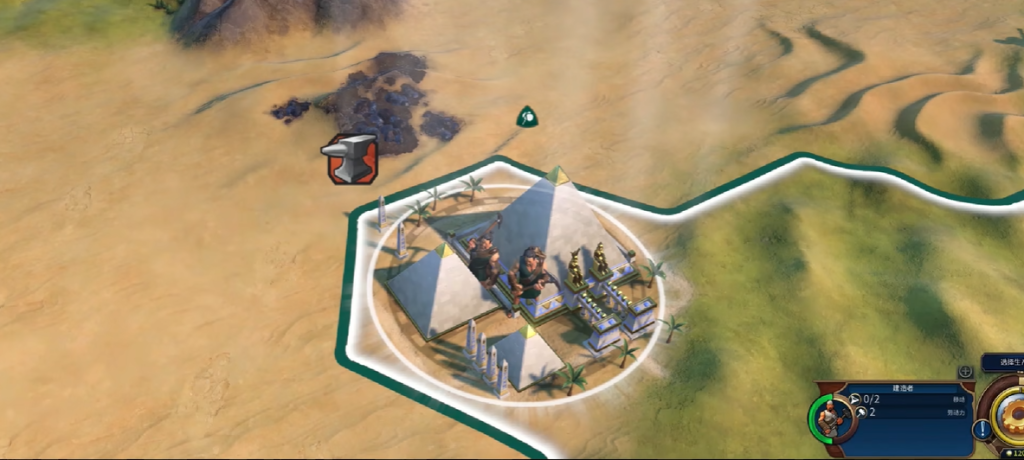Click the green builder unit flag
The image size is (1024, 460).
pyautogui.click(x=527, y=118)
